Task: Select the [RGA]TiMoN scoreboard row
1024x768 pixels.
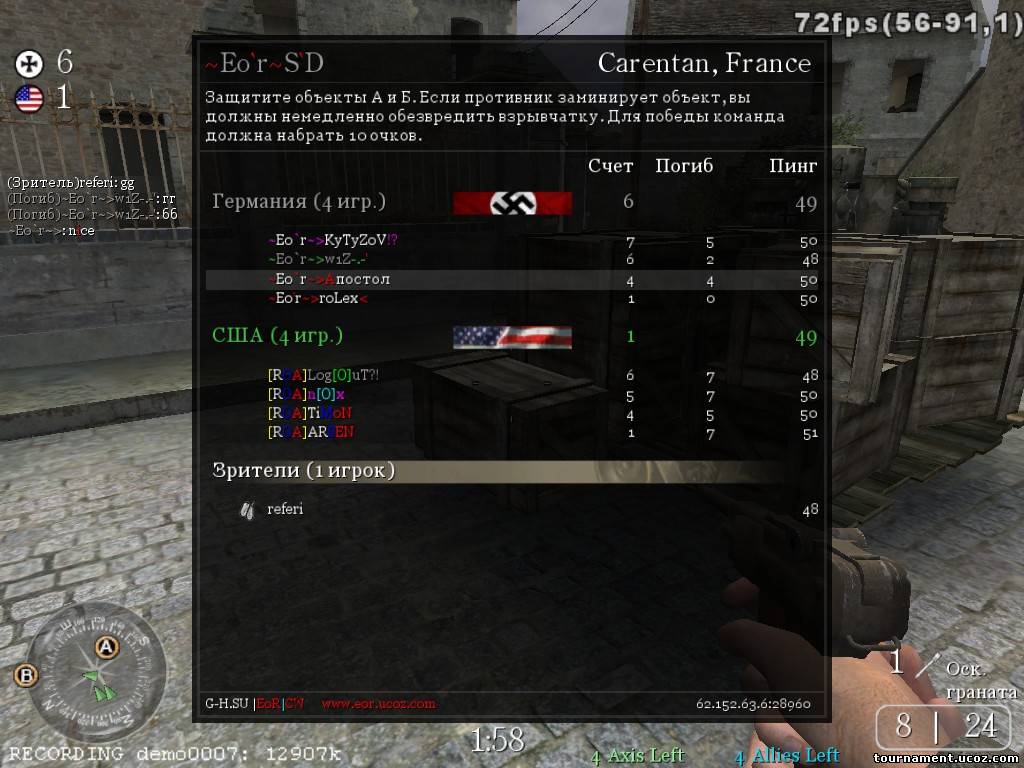Action: tap(310, 413)
